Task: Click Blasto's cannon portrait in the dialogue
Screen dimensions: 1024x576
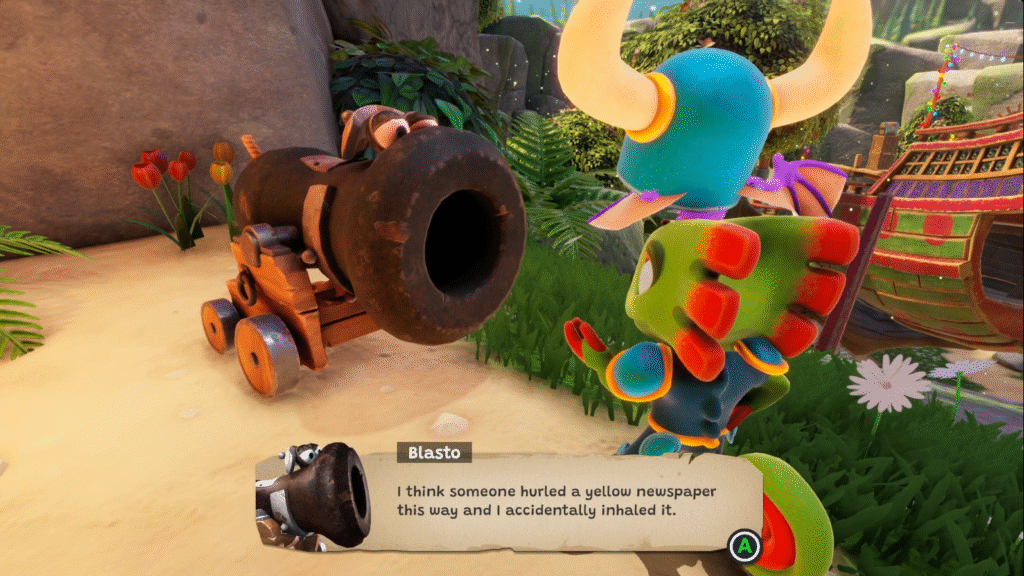Action: [x=313, y=497]
